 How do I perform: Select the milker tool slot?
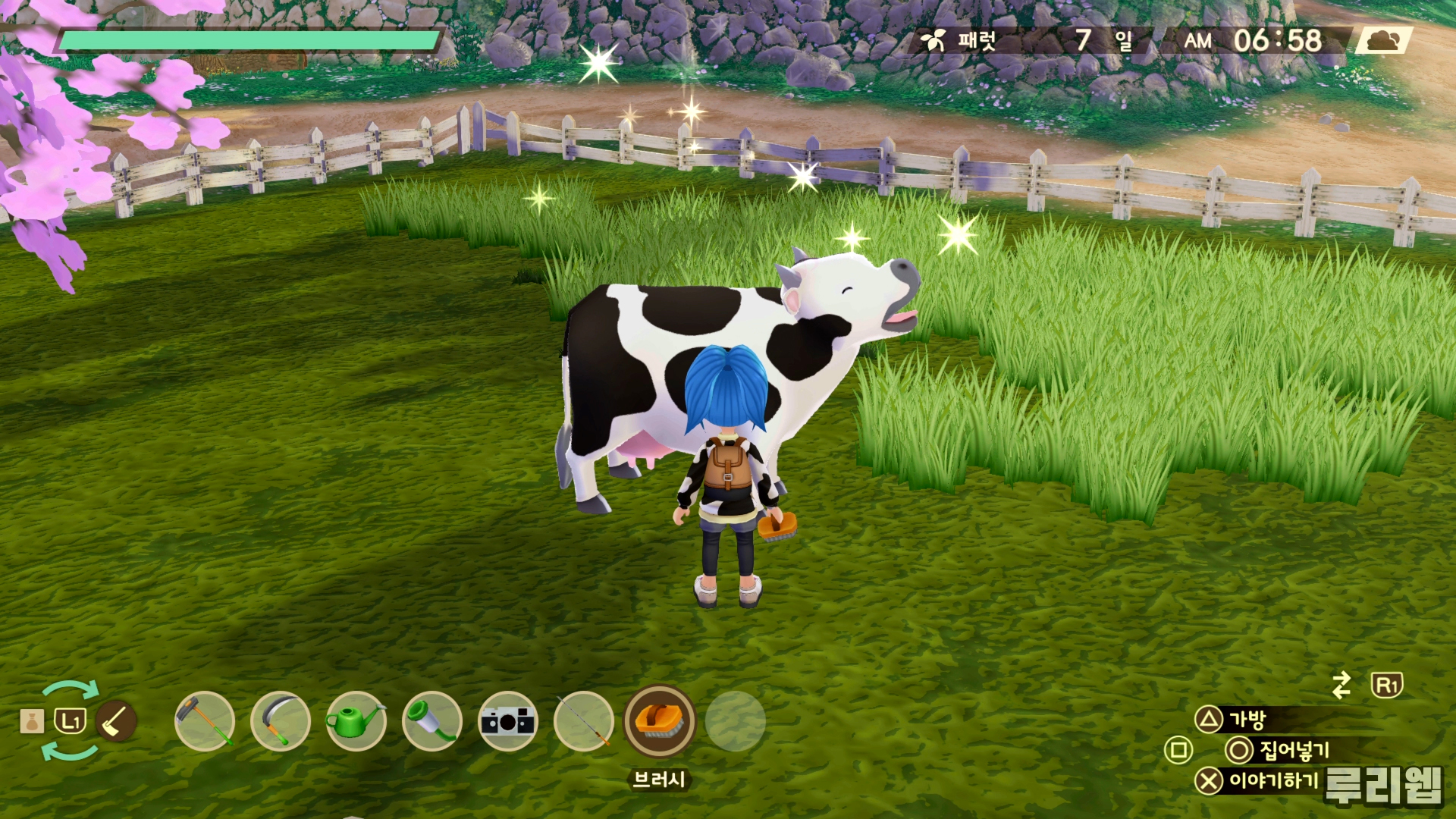432,720
